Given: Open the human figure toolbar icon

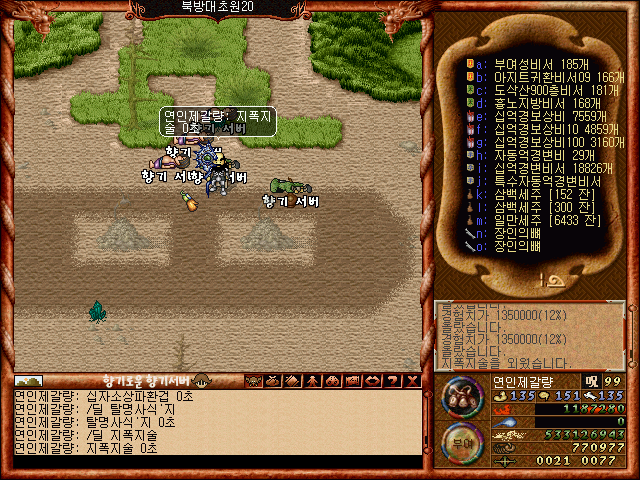Looking at the screenshot, I should (313, 381).
